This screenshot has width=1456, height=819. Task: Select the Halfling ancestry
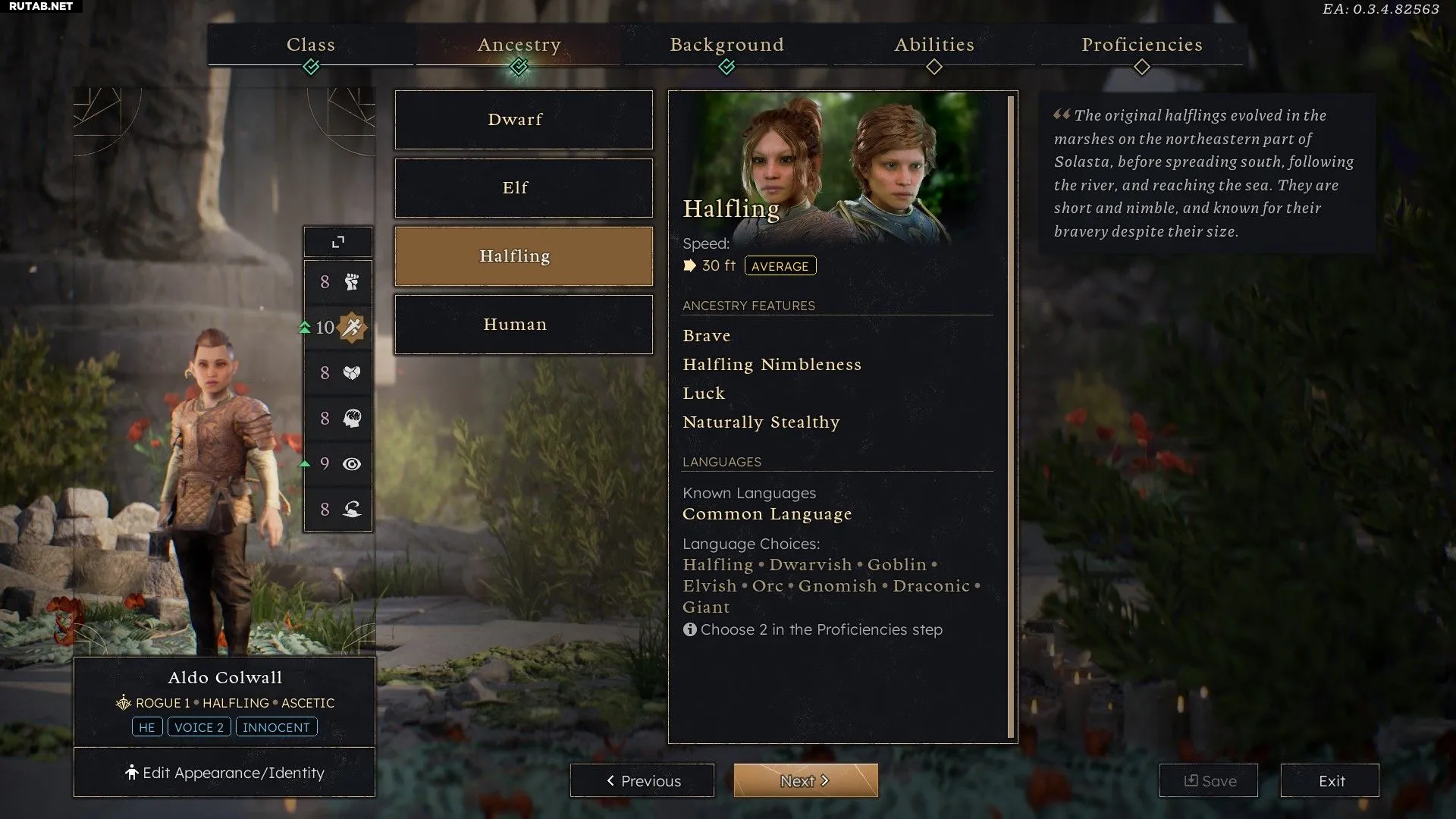point(523,256)
